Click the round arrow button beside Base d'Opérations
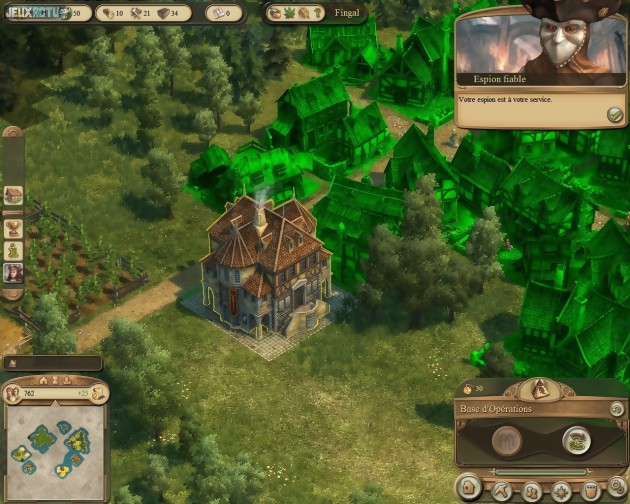Image resolution: width=630 pixels, height=504 pixels. [616, 408]
